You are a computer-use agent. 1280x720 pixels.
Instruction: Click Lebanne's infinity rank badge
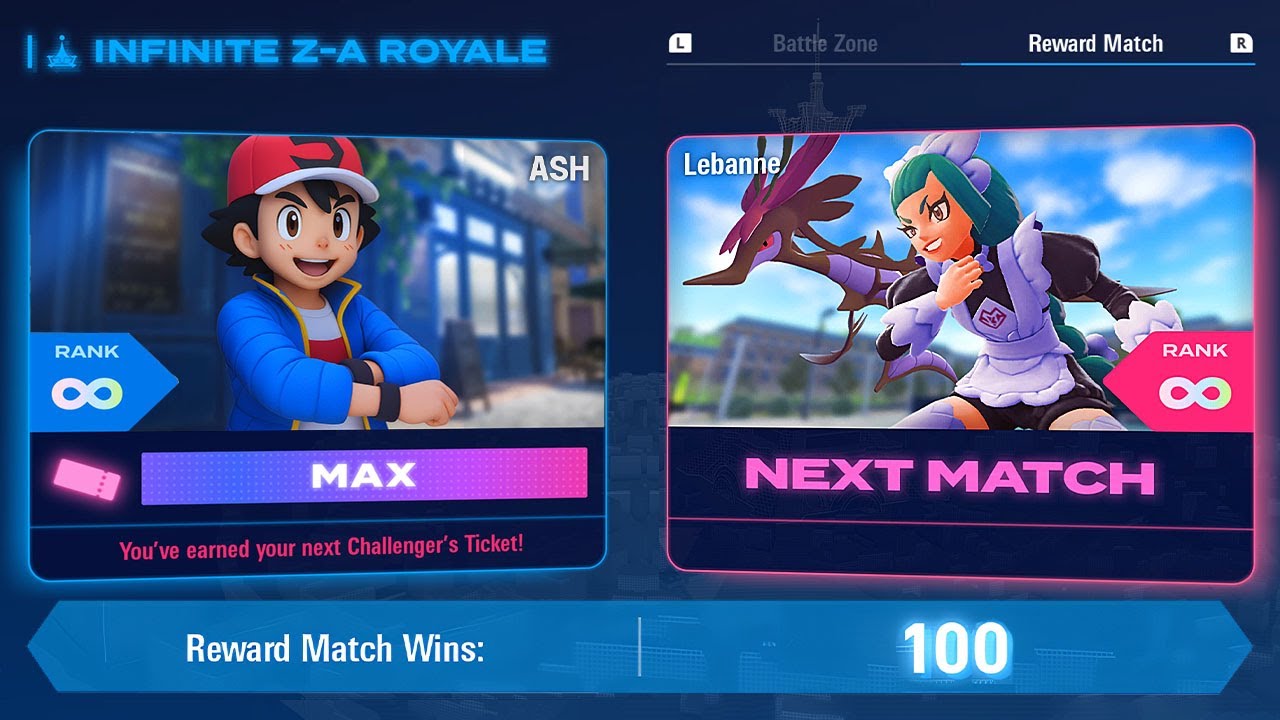pos(1195,392)
